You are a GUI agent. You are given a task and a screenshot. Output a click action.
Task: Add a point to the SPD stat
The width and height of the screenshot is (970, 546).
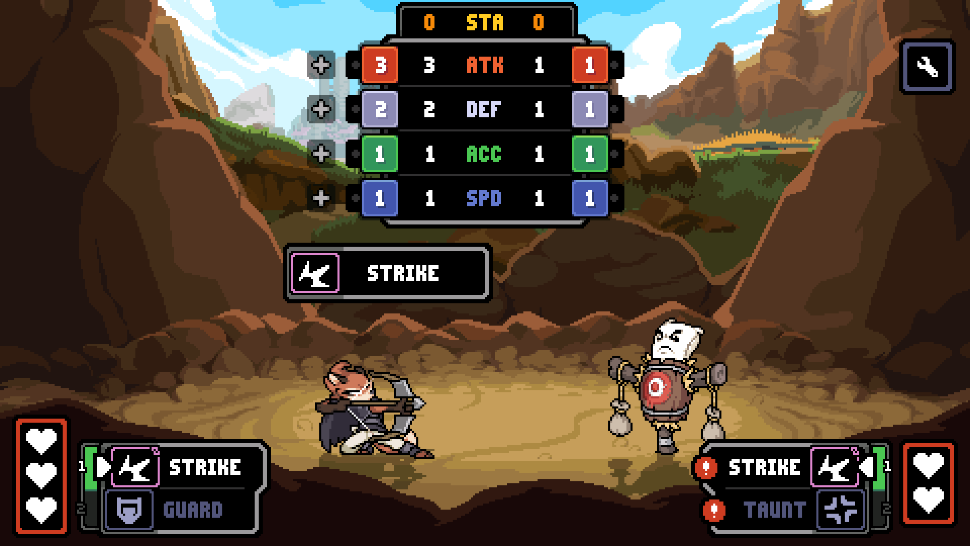(321, 198)
